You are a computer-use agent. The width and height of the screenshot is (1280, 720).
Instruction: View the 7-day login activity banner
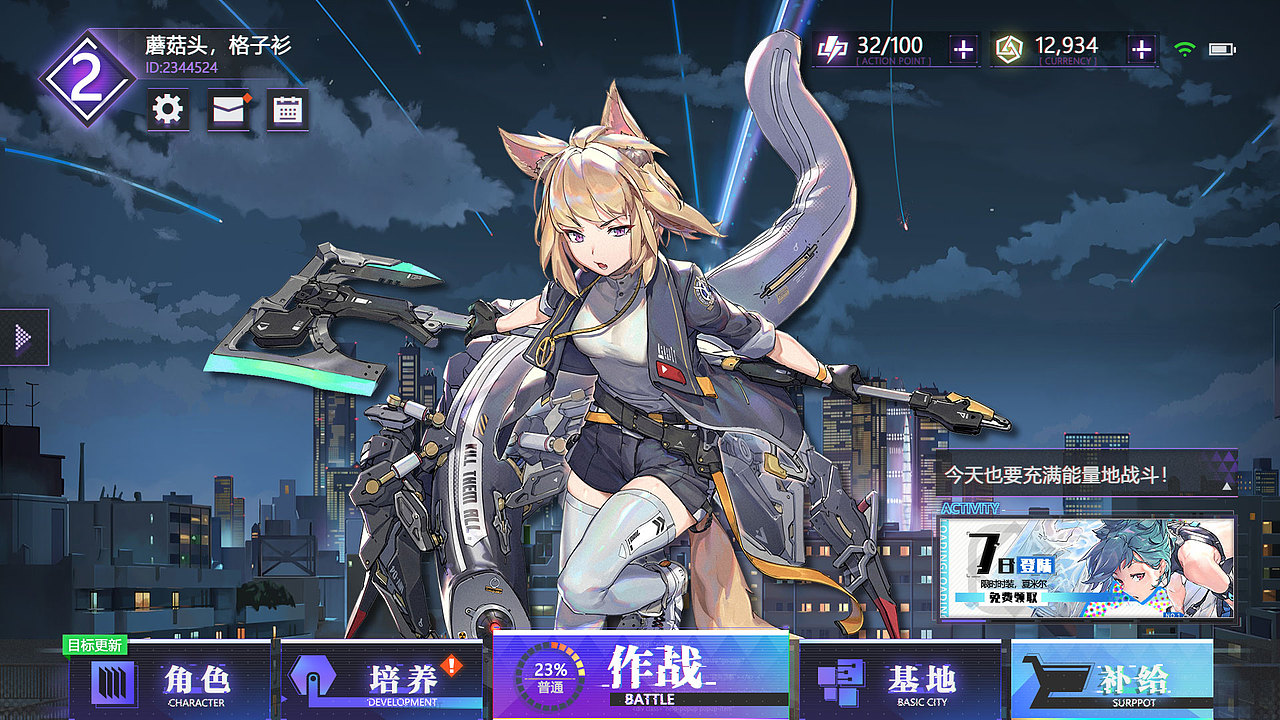1087,568
